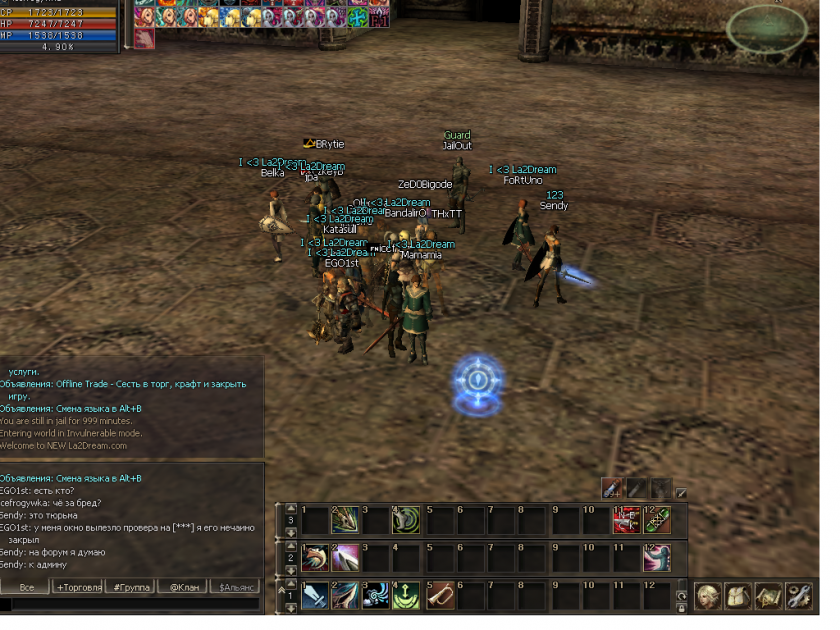The image size is (840, 630).
Task: Activate the bird head skill icon
Action: (315, 558)
